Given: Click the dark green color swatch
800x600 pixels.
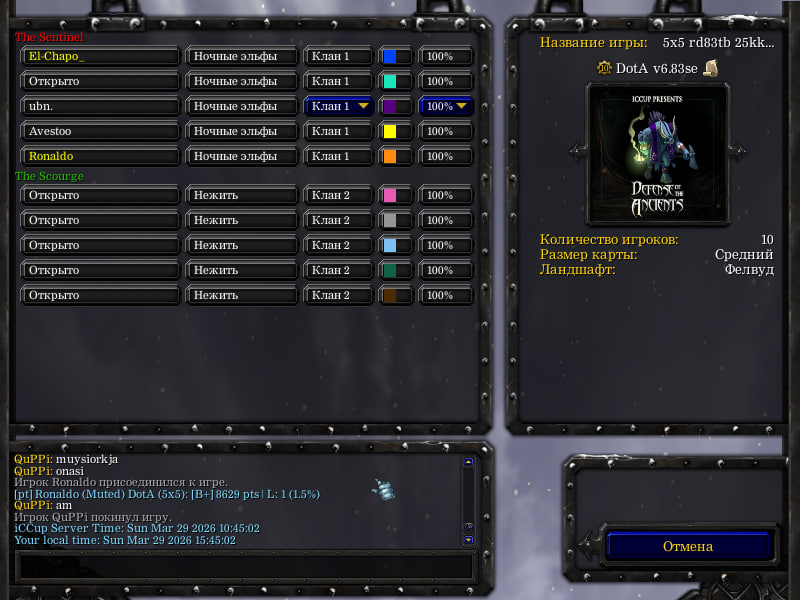Looking at the screenshot, I should [x=390, y=271].
